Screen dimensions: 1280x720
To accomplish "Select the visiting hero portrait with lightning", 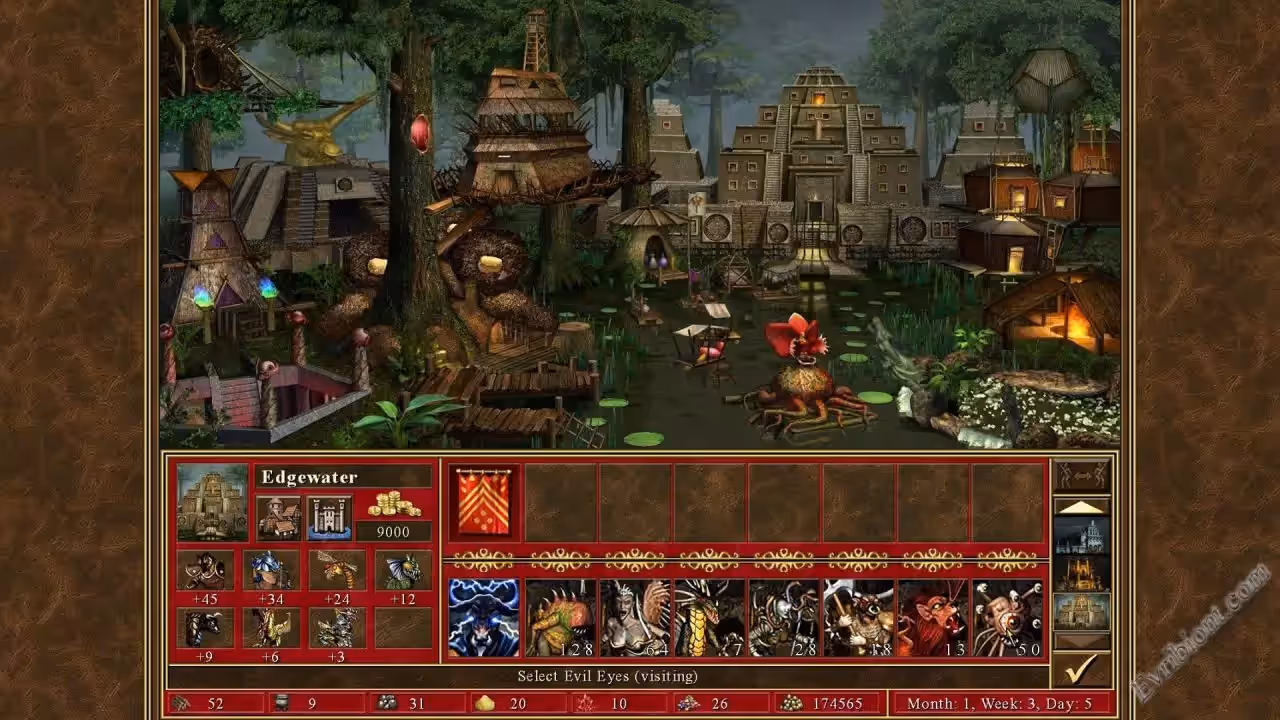I will (x=484, y=617).
